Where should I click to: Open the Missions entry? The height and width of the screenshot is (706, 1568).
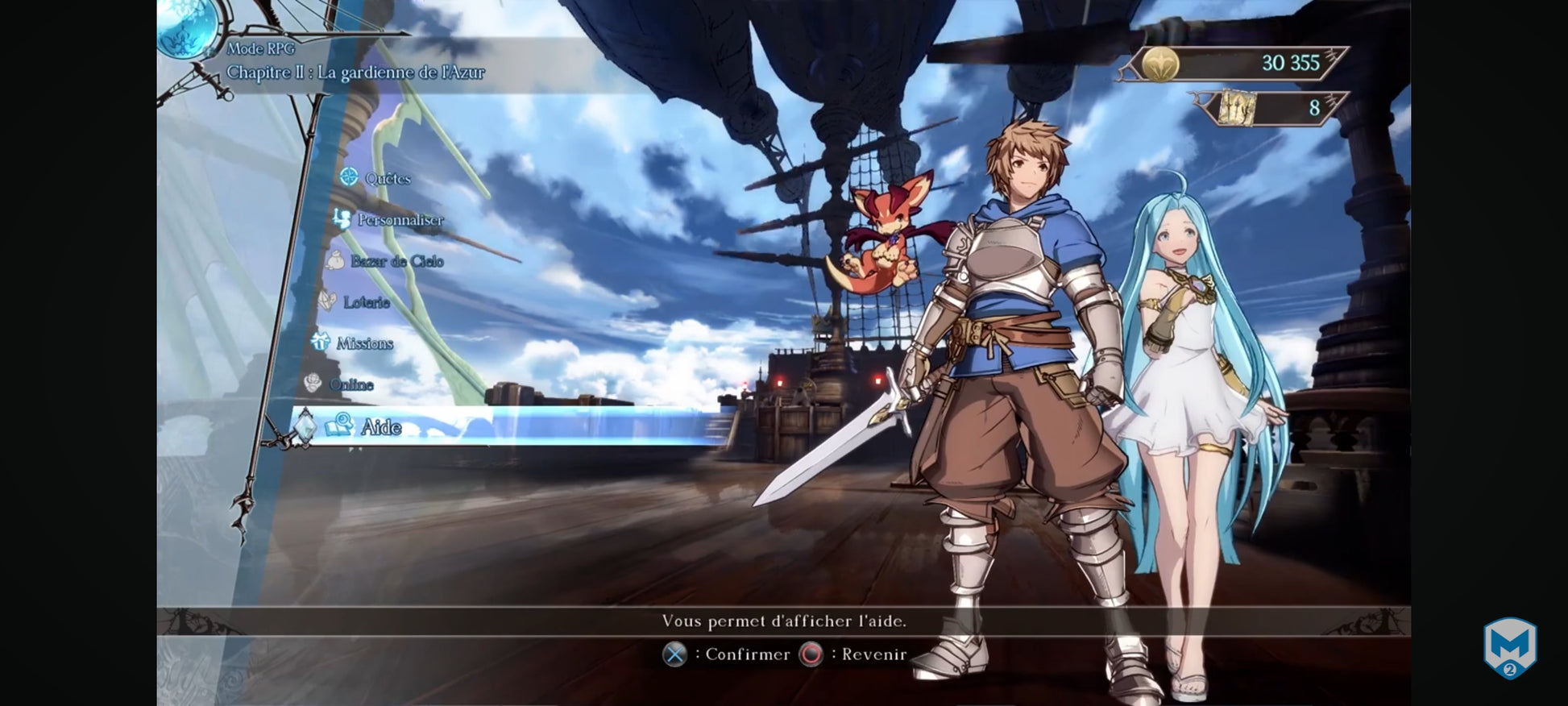[363, 343]
